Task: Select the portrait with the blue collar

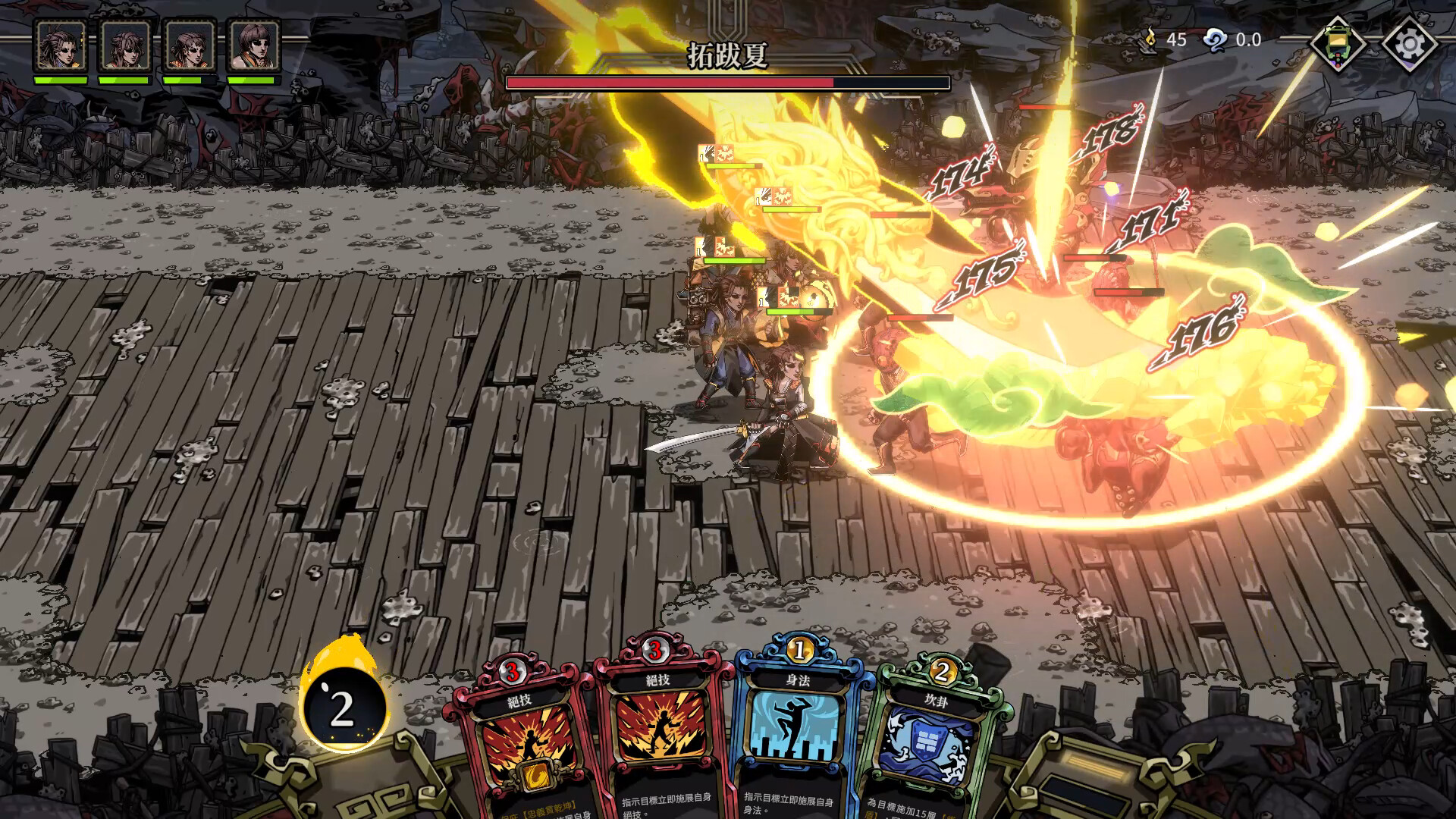Action: click(61, 47)
